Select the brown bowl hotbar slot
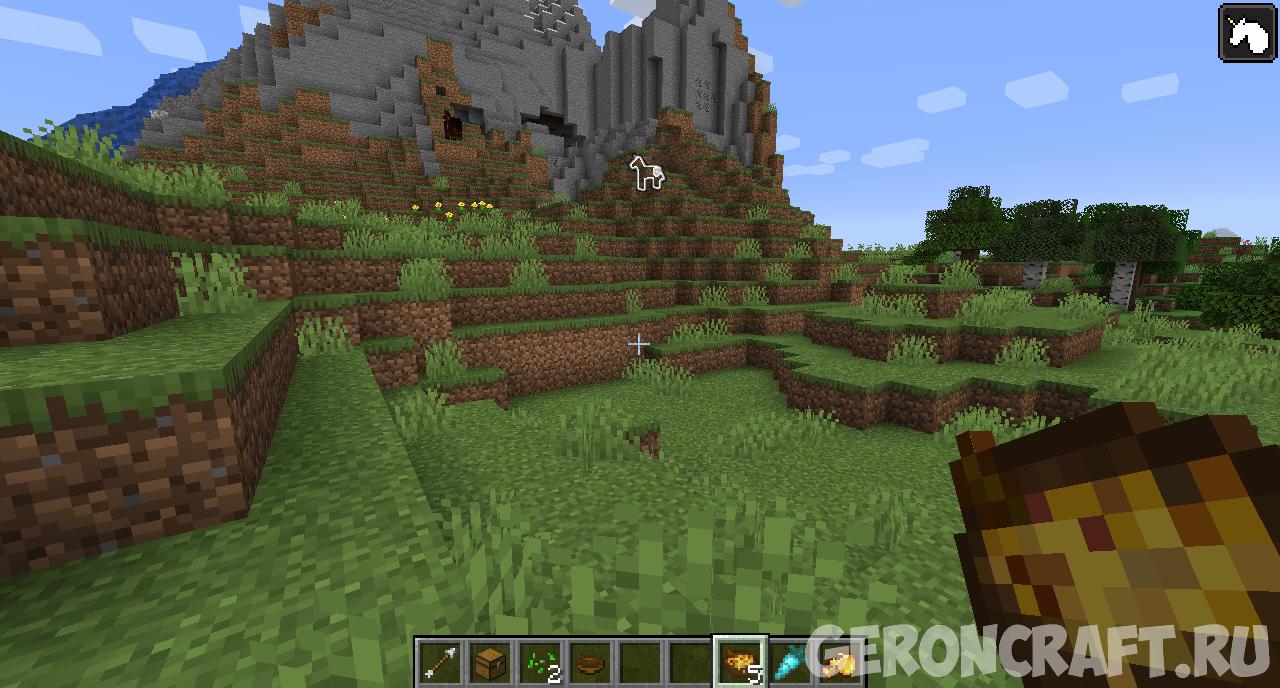Screen dimensions: 1280x688 click(590, 662)
